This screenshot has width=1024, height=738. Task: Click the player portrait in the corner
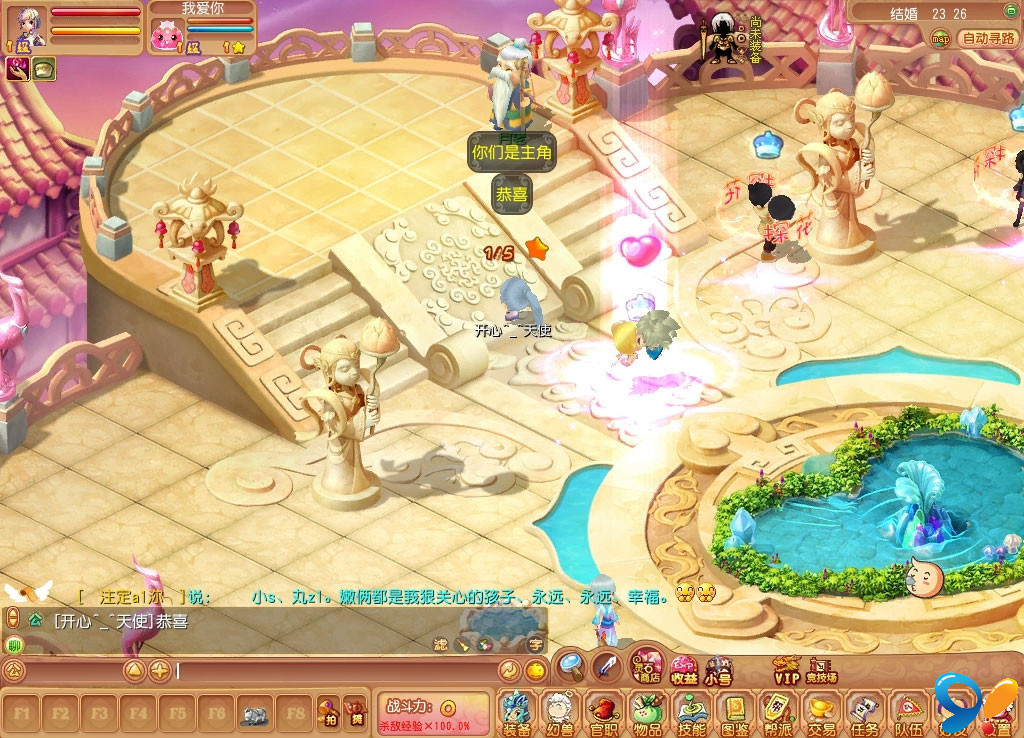(28, 27)
